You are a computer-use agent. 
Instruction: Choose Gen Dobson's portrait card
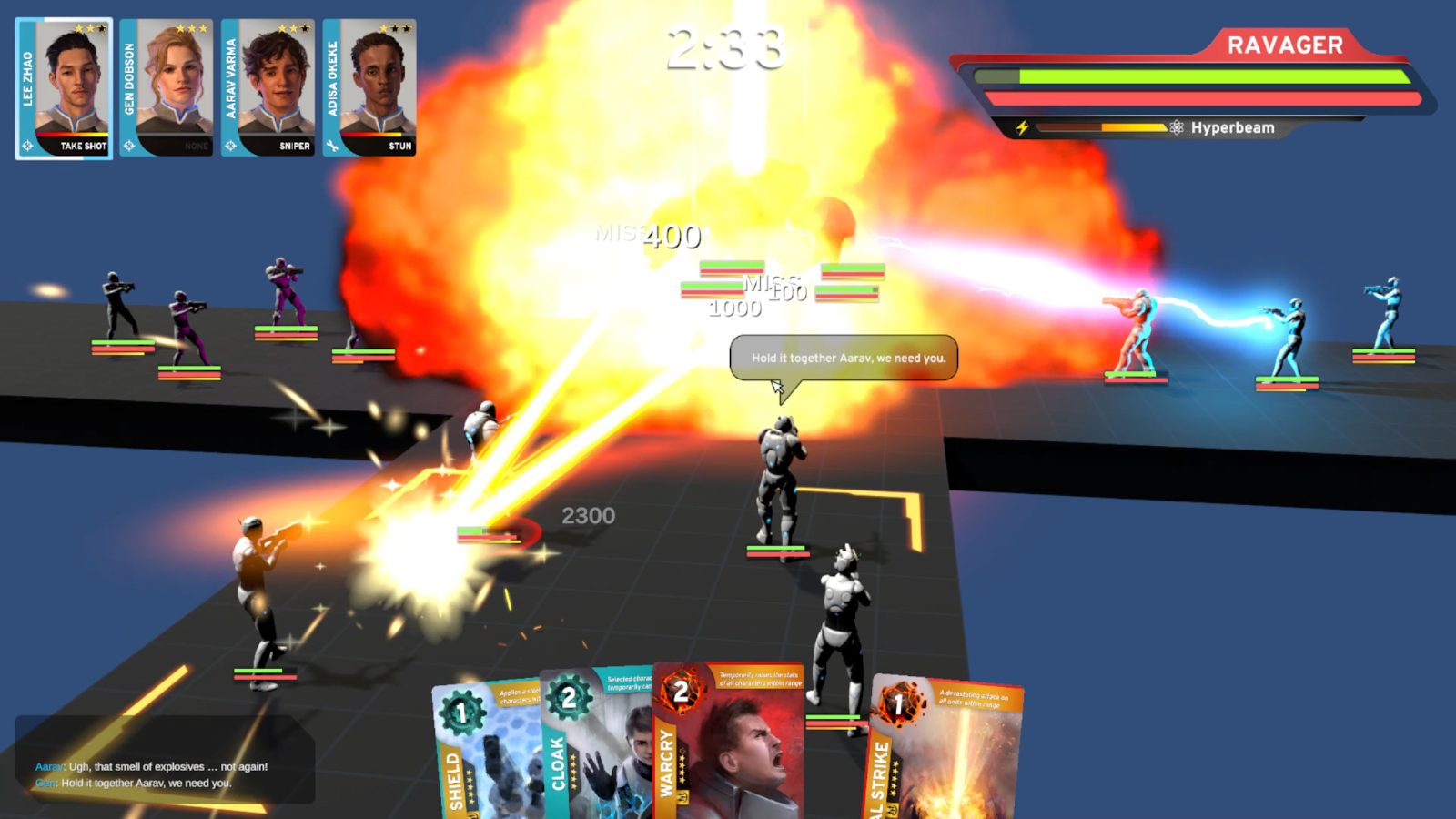click(167, 88)
